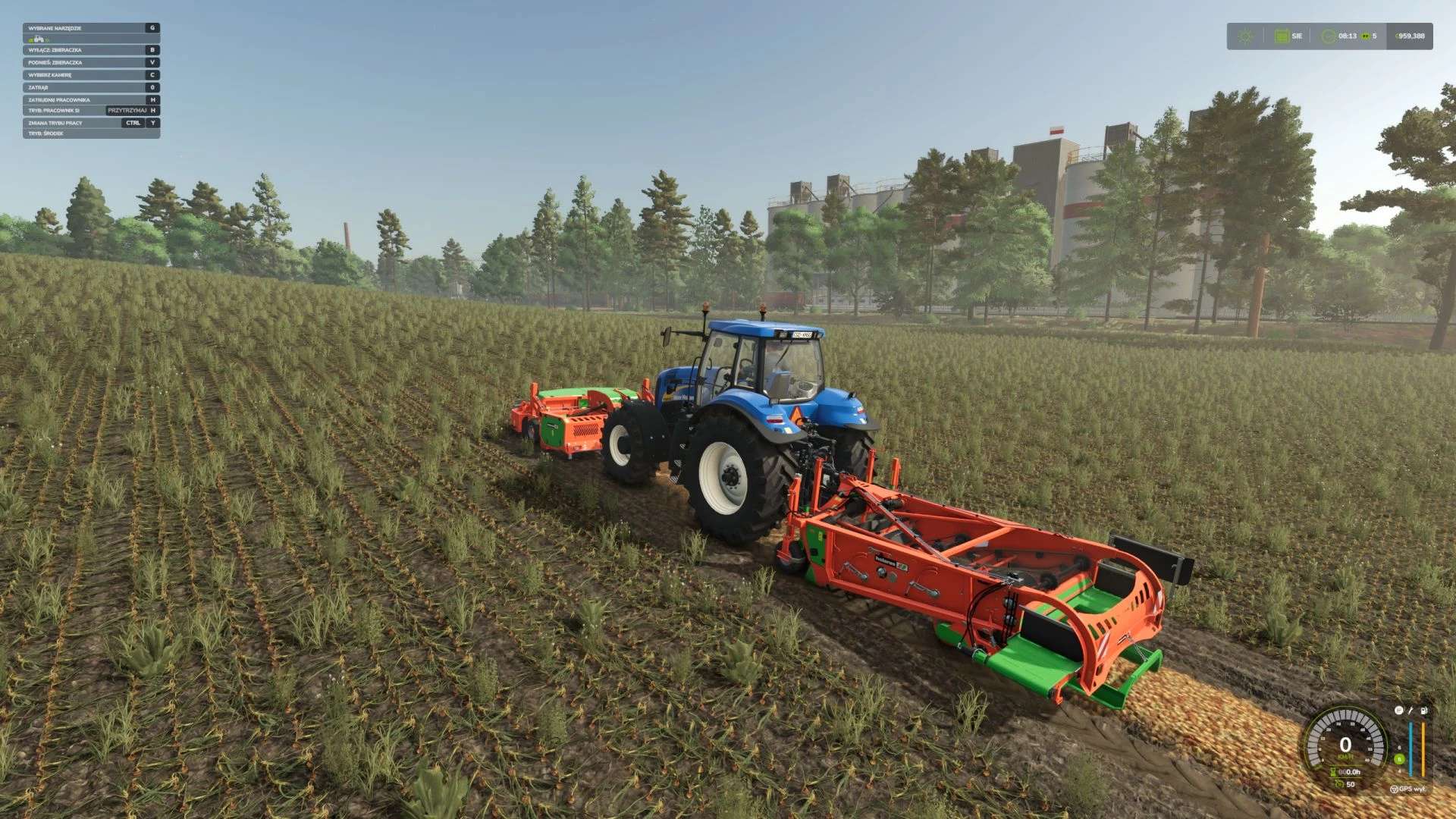Click the sun weather icon in top HUD

(x=1246, y=35)
